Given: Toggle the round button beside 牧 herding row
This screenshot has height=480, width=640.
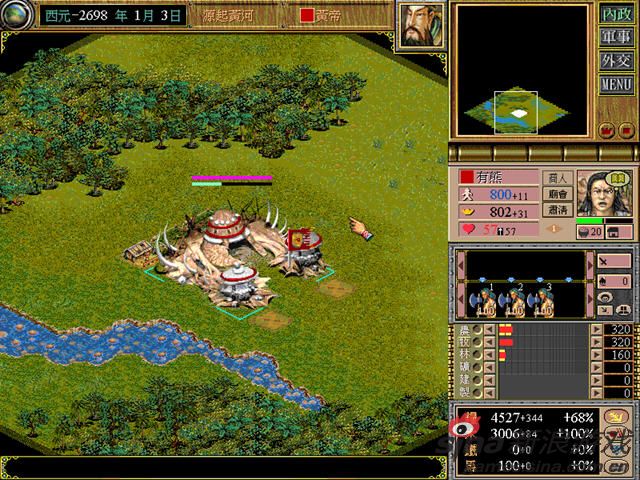Looking at the screenshot, I should click(x=478, y=342).
